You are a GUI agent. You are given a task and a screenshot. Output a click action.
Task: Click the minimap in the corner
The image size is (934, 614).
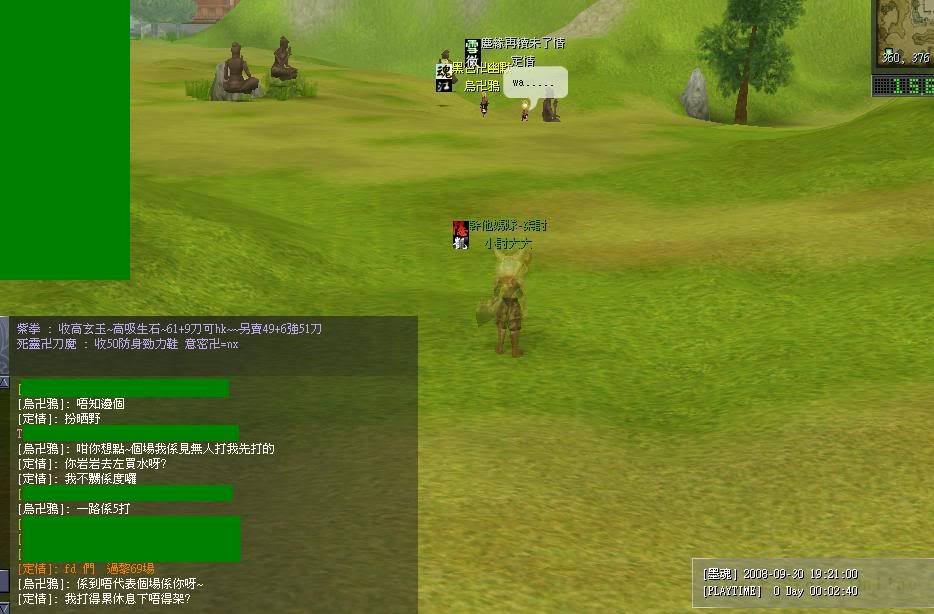(x=906, y=30)
